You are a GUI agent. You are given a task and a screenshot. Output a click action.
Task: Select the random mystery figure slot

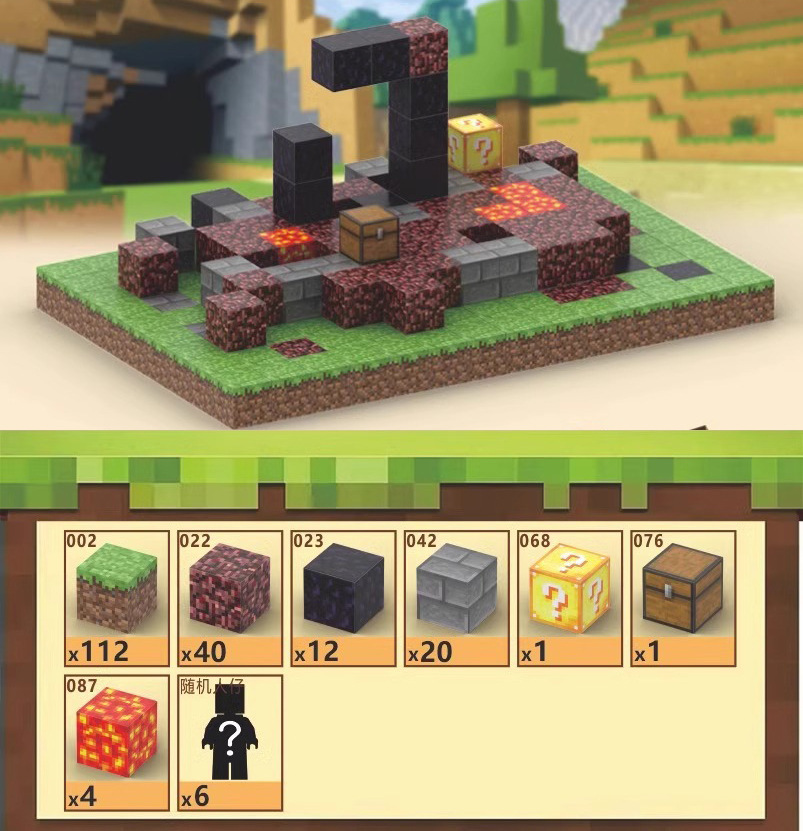(x=230, y=742)
